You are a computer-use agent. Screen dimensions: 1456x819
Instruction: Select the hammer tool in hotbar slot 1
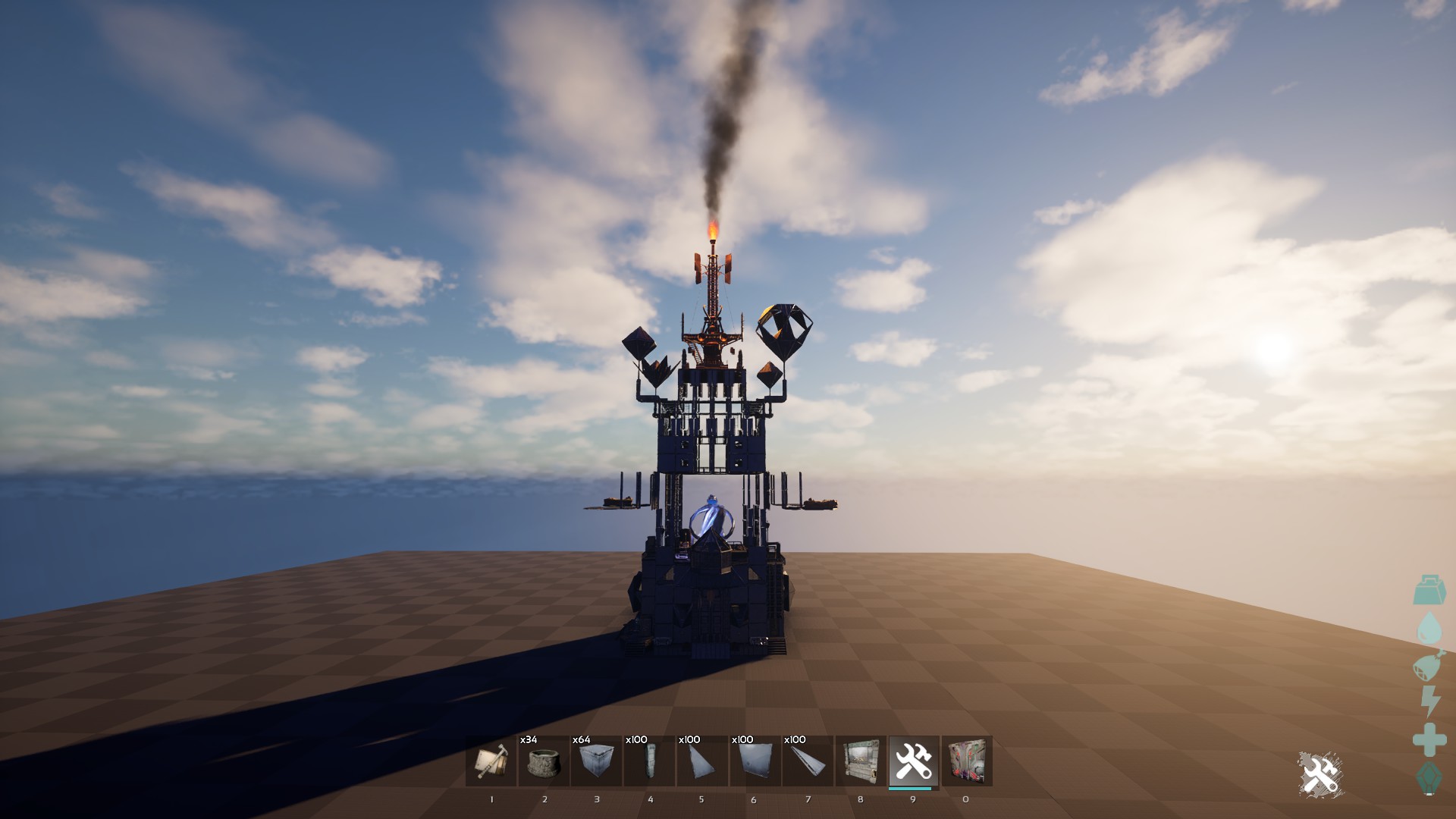(491, 764)
